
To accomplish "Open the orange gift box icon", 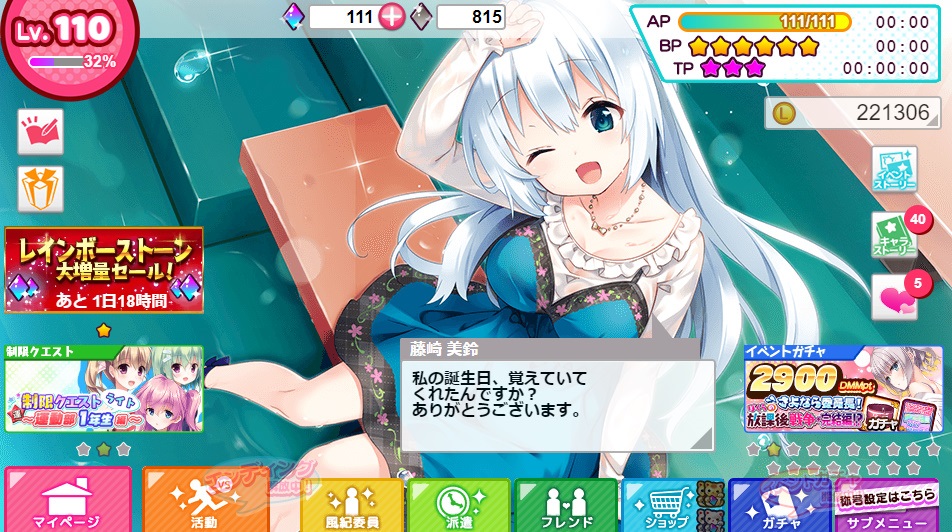I will tap(41, 189).
